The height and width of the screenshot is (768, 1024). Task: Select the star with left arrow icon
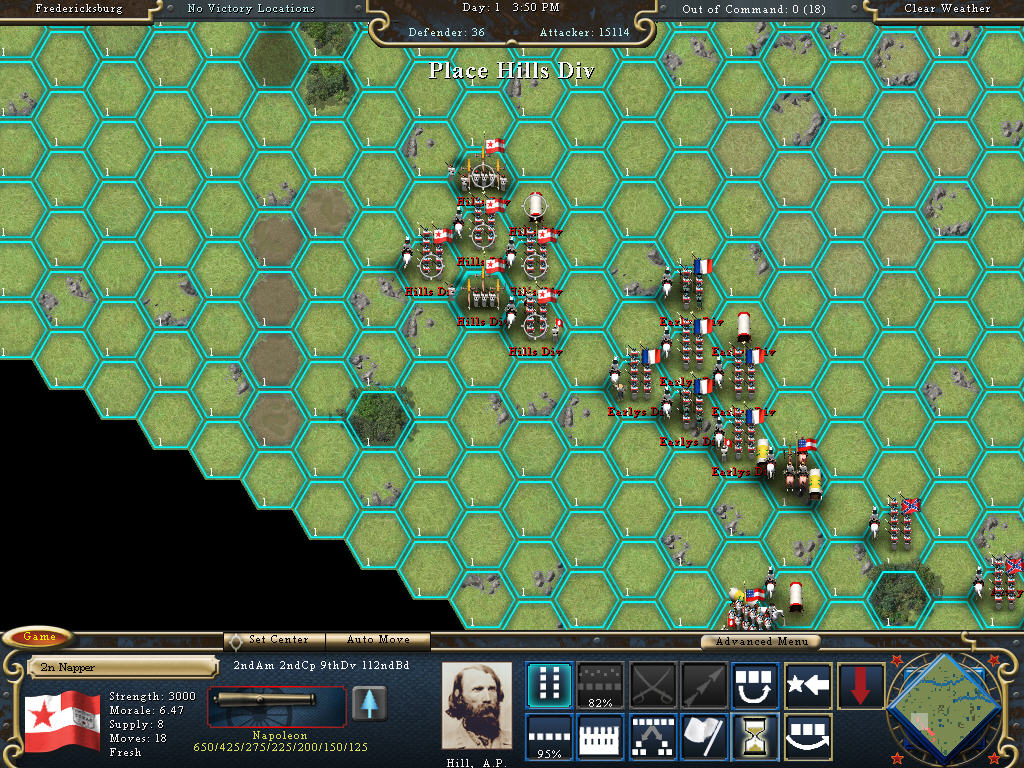point(808,685)
